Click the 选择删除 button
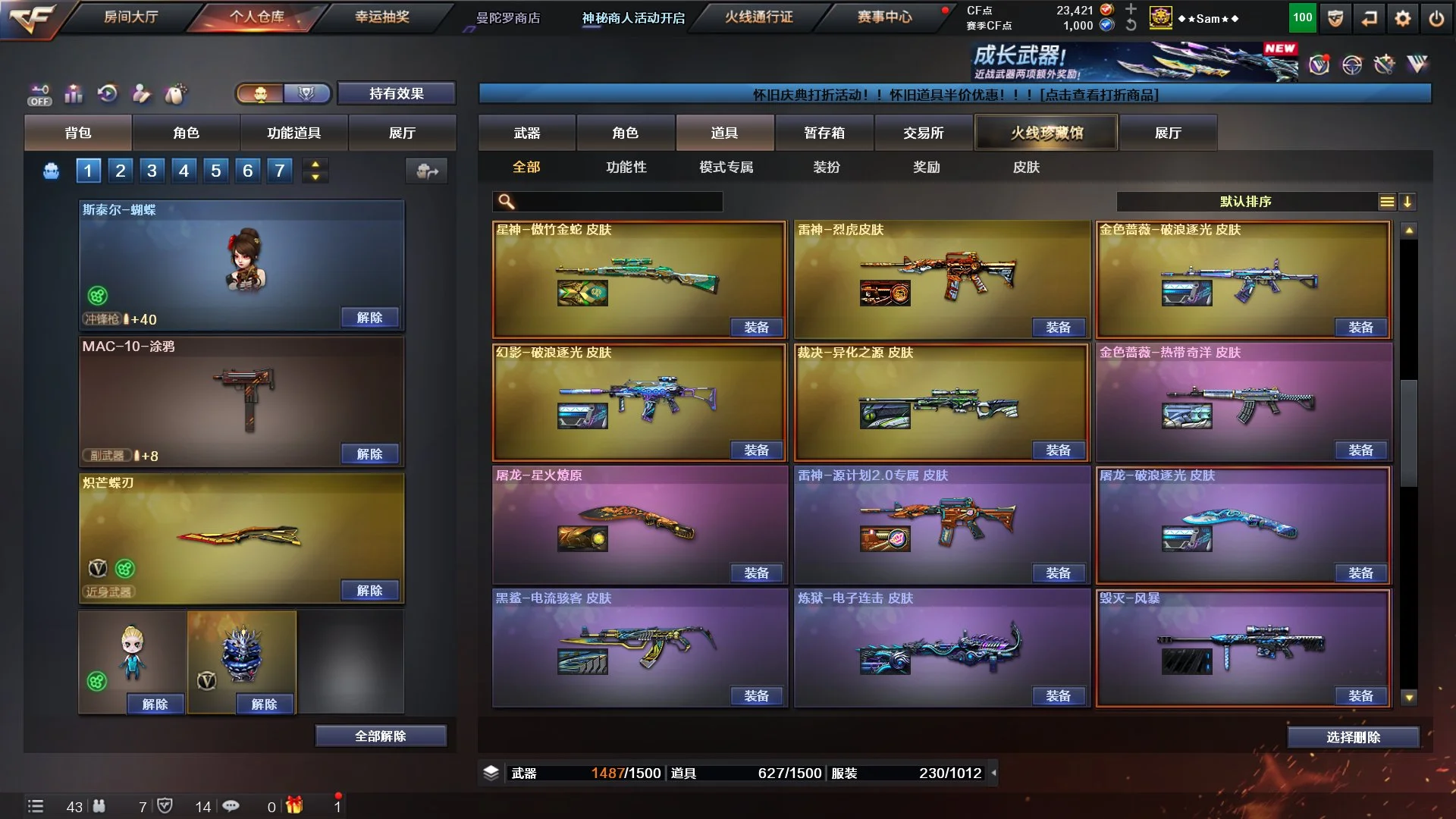The width and height of the screenshot is (1456, 819). 1353,737
